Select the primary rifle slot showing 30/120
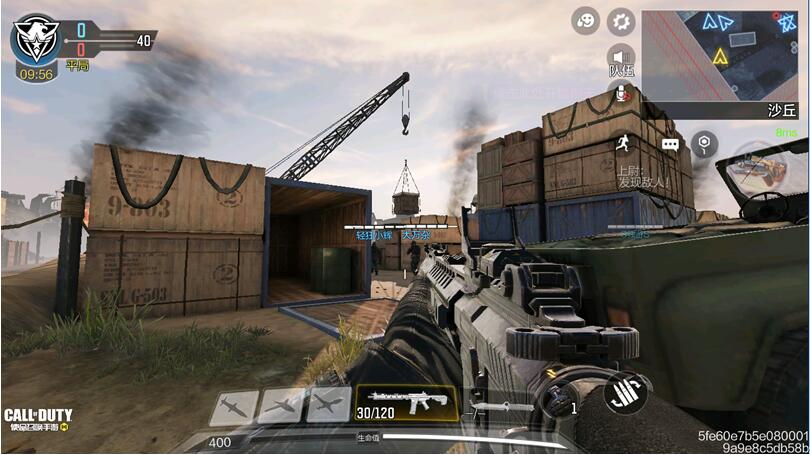810x455 pixels. (407, 403)
